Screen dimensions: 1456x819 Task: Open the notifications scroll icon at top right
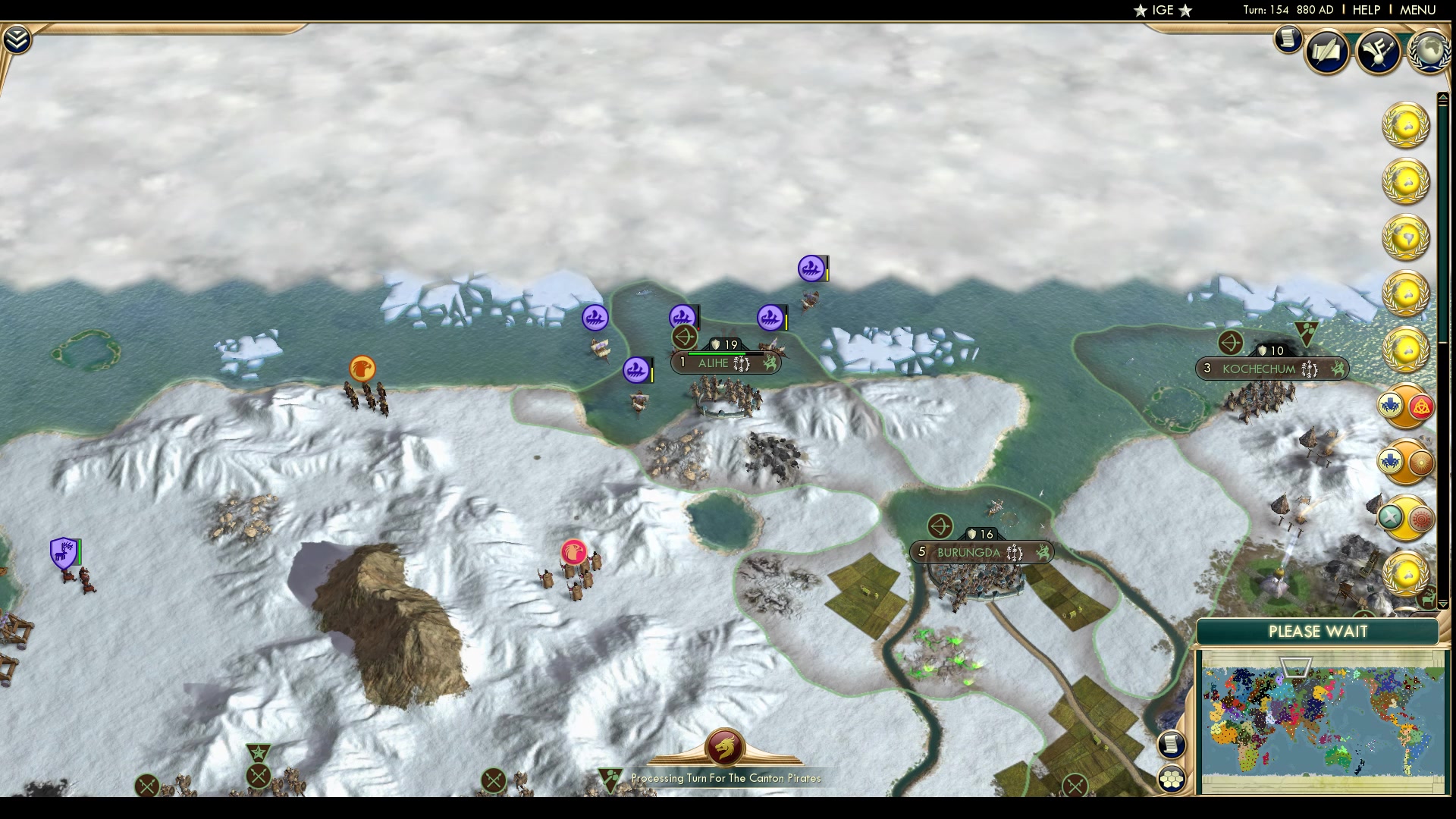[1287, 40]
